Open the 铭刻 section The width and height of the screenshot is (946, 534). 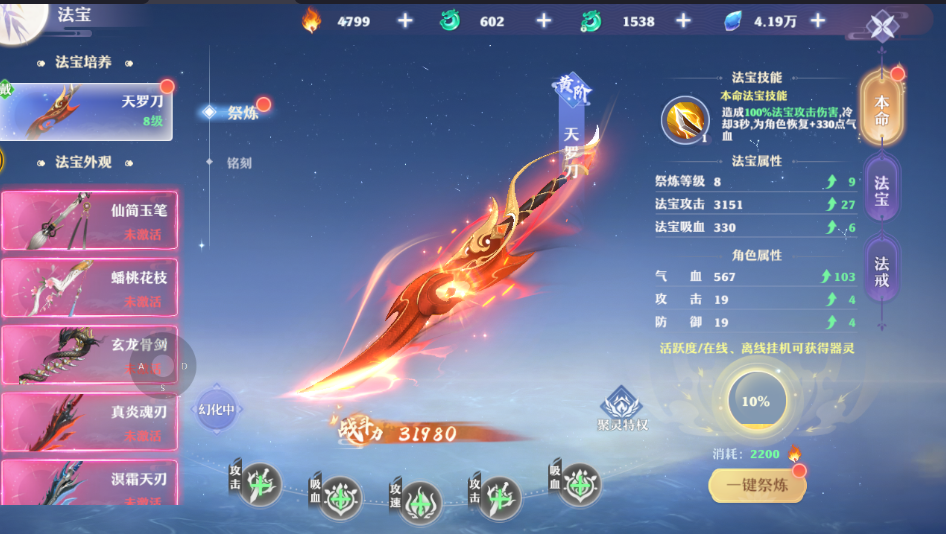[x=239, y=162]
